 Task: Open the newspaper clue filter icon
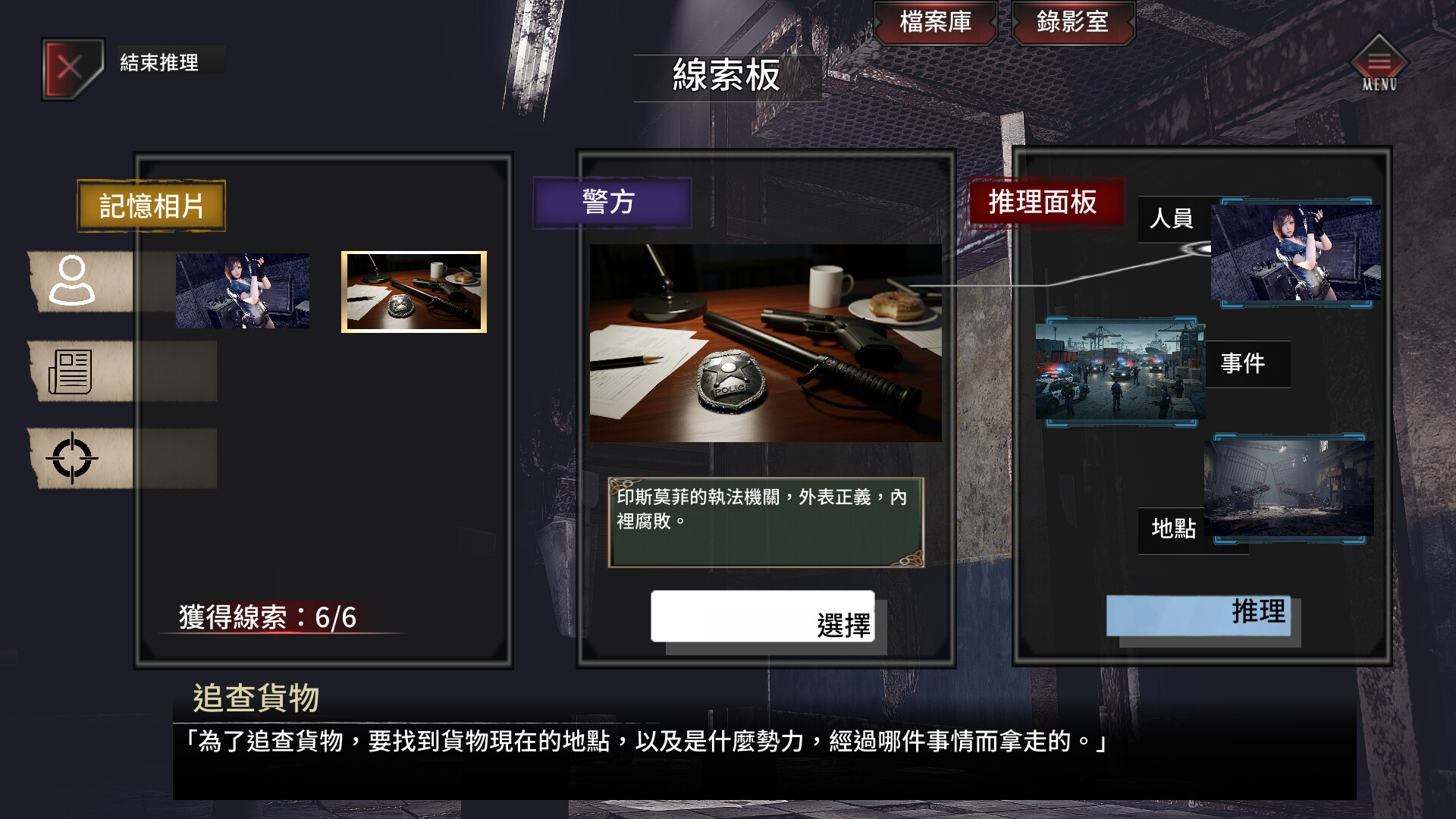tap(74, 372)
